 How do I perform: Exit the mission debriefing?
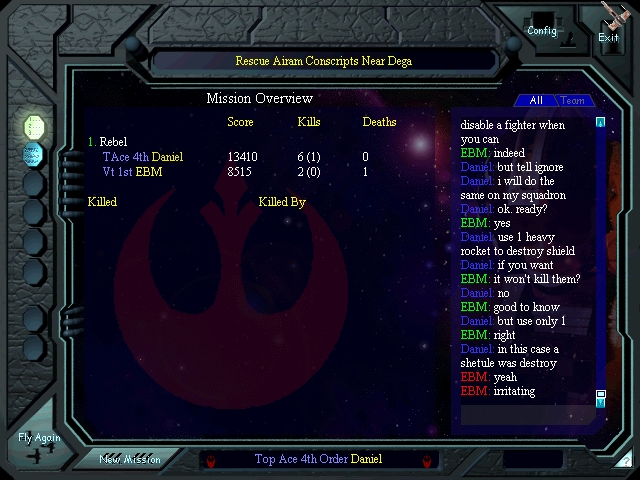tap(609, 24)
